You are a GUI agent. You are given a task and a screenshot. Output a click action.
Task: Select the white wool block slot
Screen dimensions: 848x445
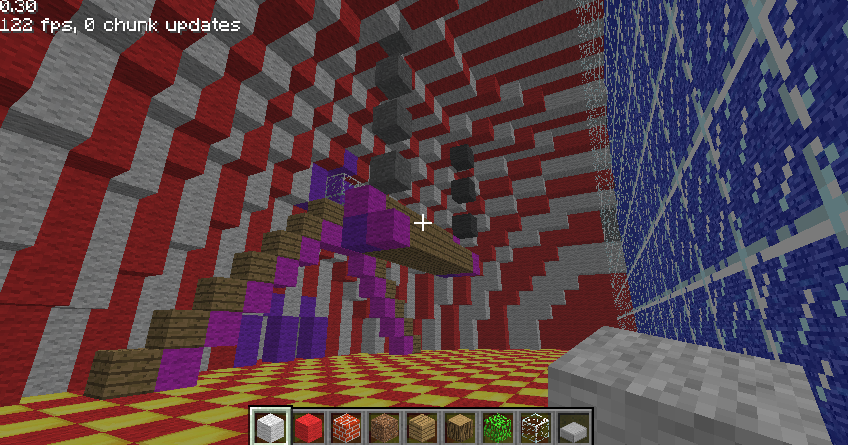point(270,426)
